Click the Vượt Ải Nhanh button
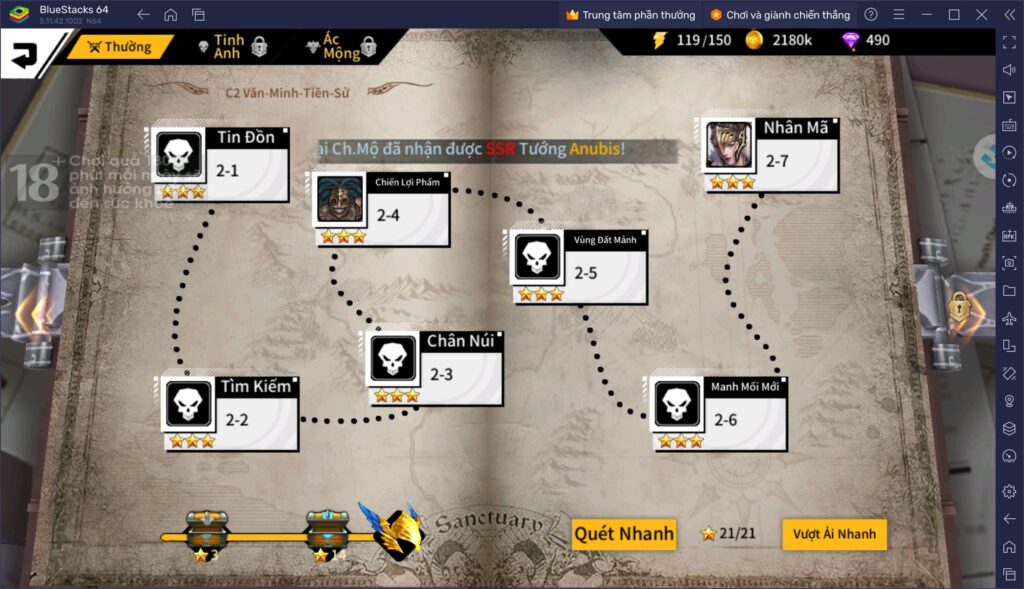The height and width of the screenshot is (589, 1024). coord(834,534)
